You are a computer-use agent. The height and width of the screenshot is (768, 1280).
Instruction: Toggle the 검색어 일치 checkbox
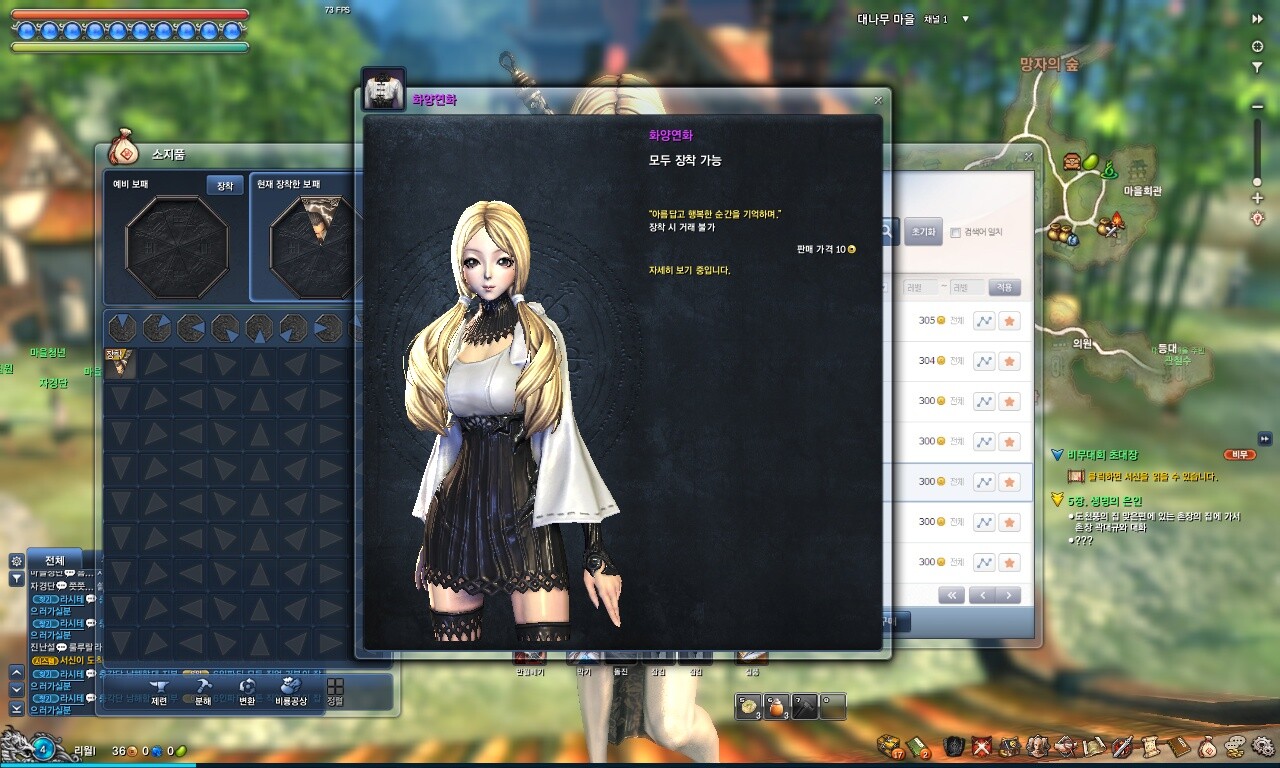click(x=956, y=232)
